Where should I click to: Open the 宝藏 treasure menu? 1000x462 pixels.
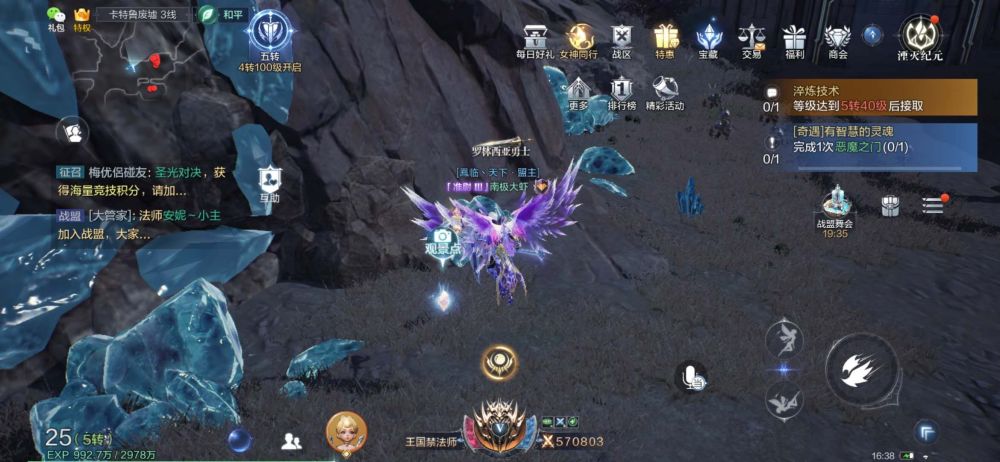(709, 39)
